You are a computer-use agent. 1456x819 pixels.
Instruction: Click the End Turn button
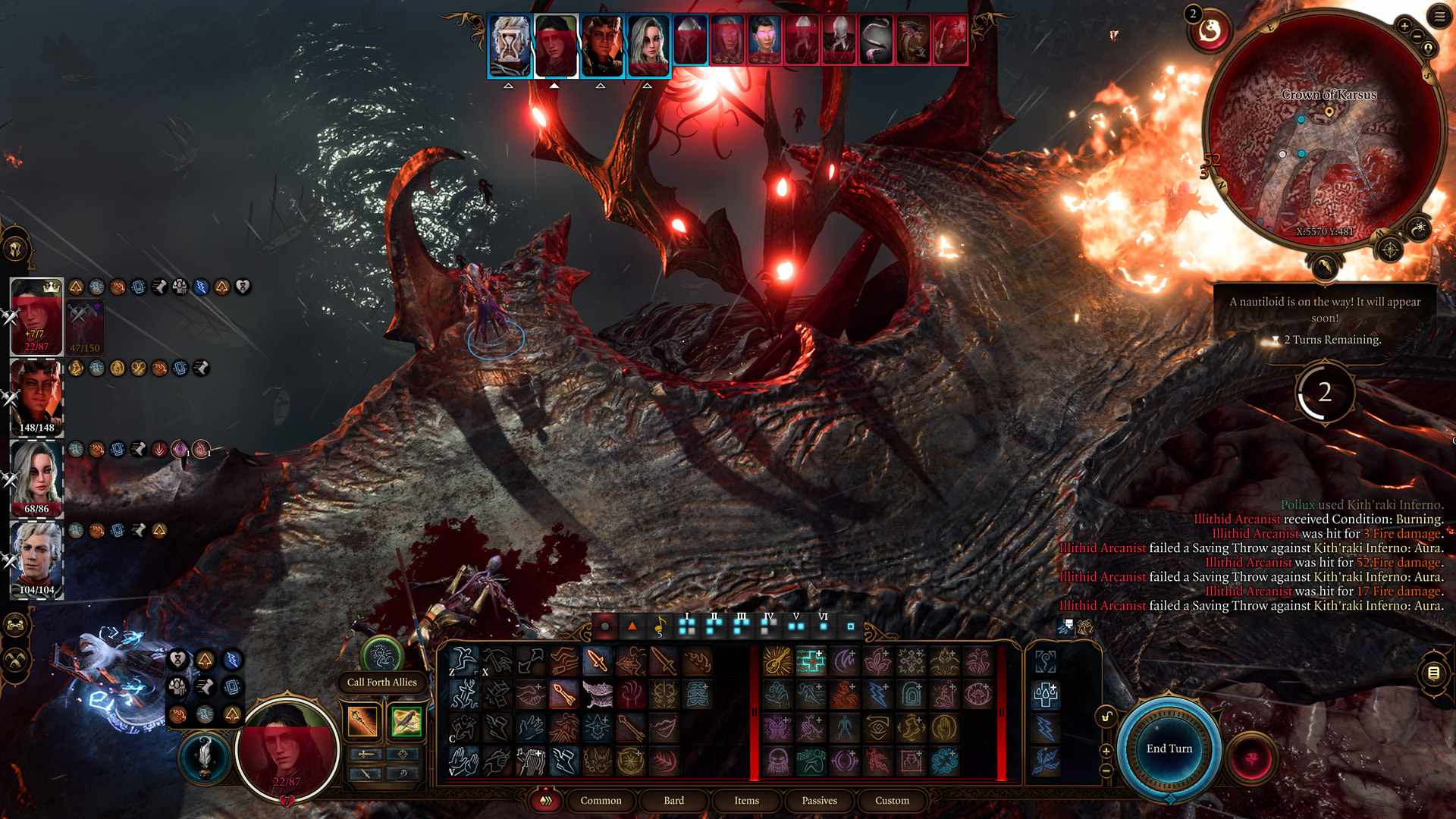tap(1169, 748)
